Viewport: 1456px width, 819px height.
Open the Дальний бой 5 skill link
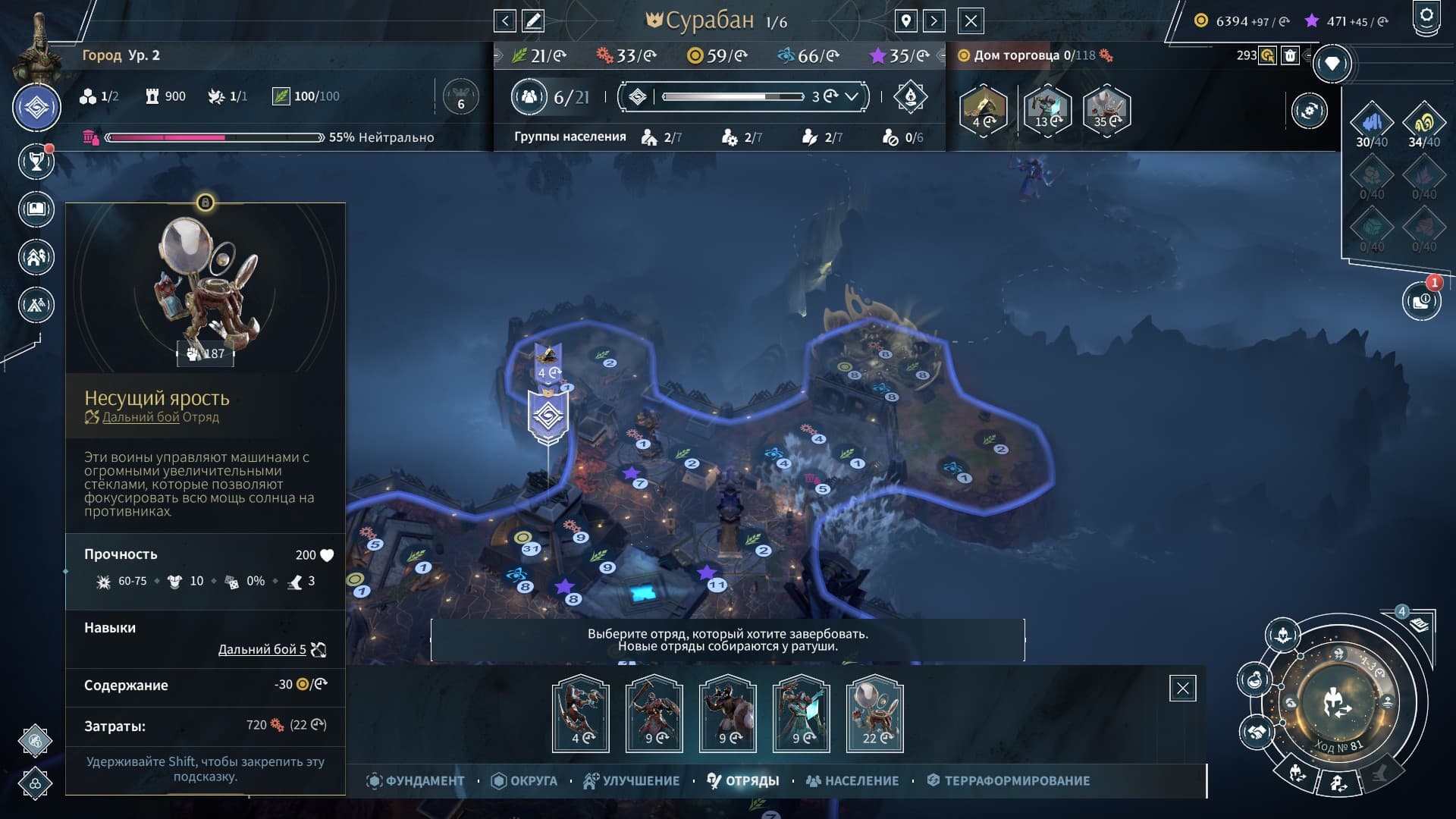tap(262, 649)
